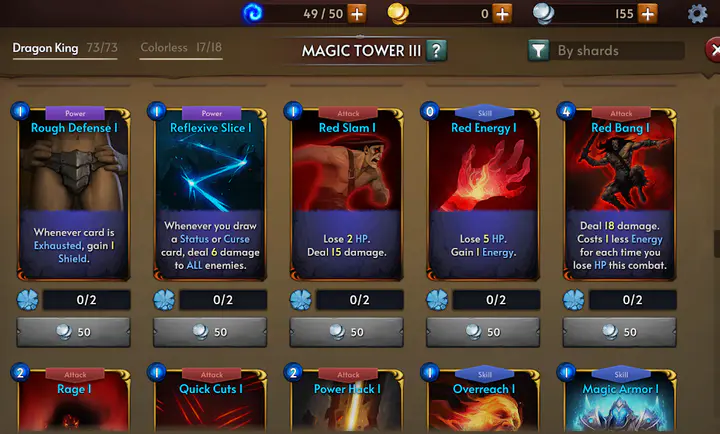This screenshot has height=434, width=720.
Task: Add more silver shards with the plus button
Action: (x=648, y=14)
